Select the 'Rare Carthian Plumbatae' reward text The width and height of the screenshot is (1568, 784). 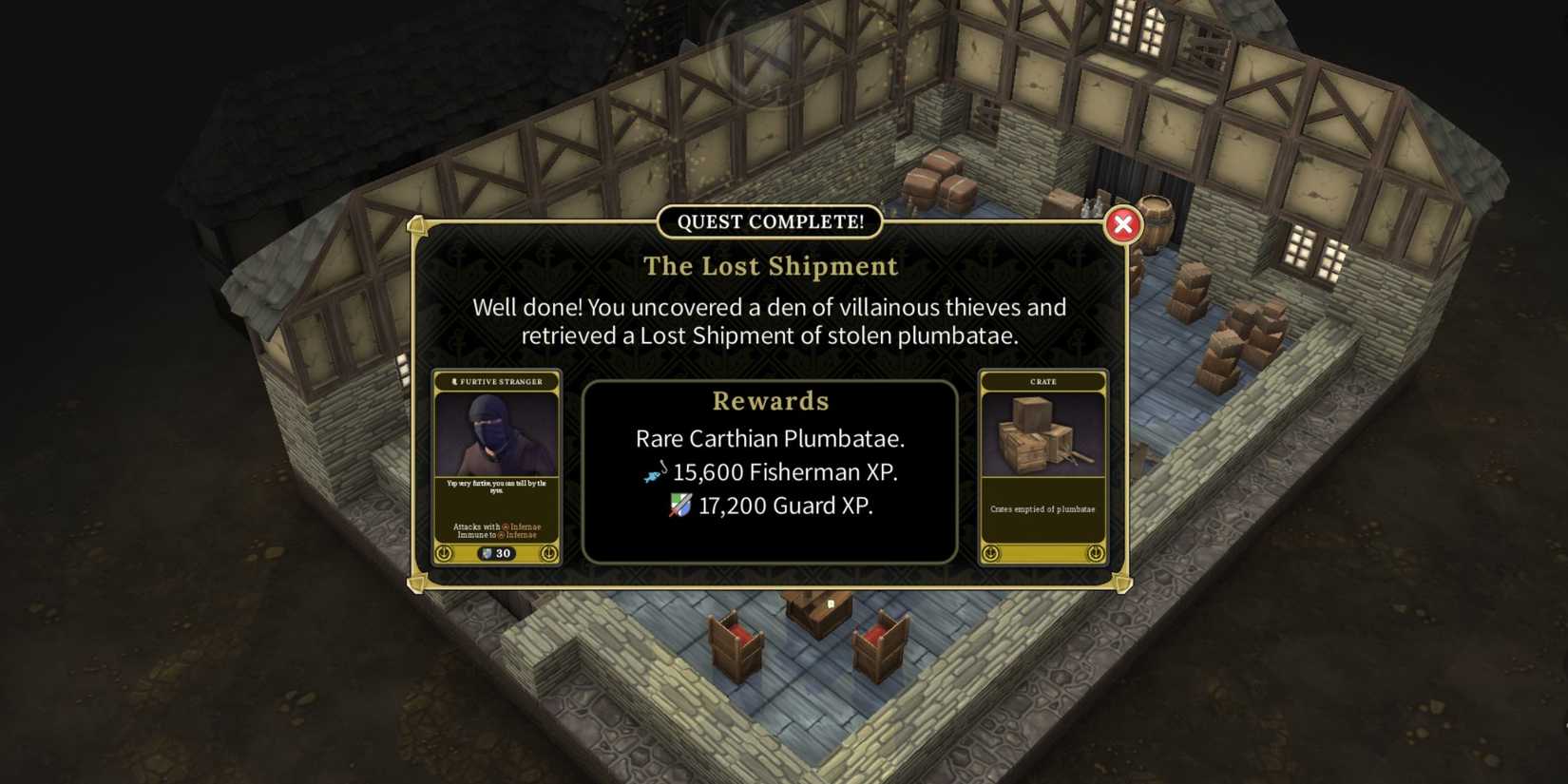[x=770, y=439]
